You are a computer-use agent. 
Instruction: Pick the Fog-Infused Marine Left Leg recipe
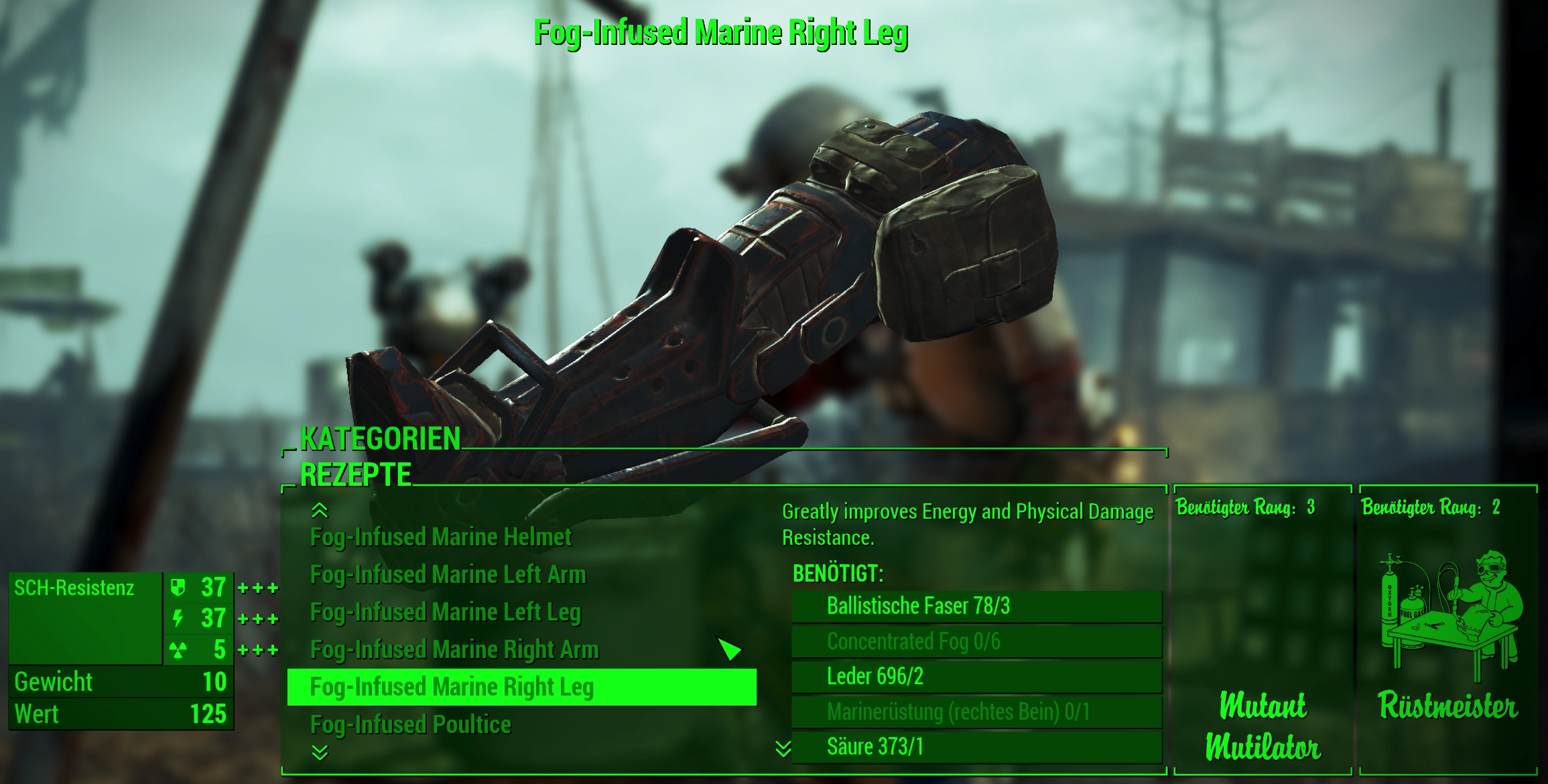445,612
